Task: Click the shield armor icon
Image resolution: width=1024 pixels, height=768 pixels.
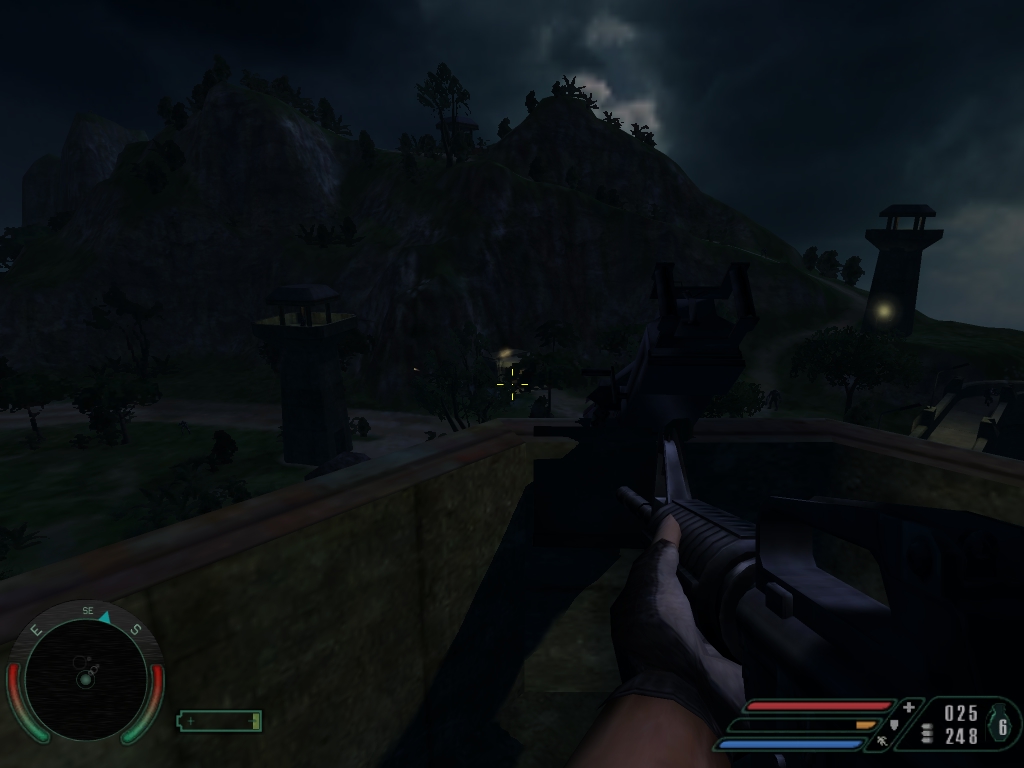Action: click(x=894, y=724)
